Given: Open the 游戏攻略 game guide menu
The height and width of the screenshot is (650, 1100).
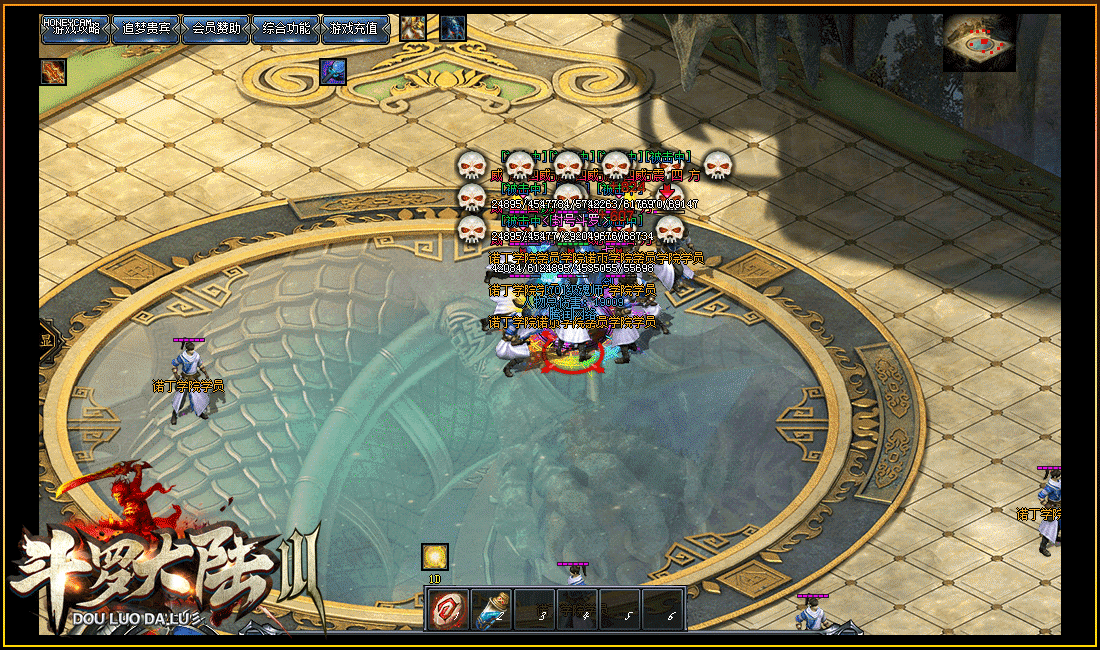Looking at the screenshot, I should click(75, 29).
